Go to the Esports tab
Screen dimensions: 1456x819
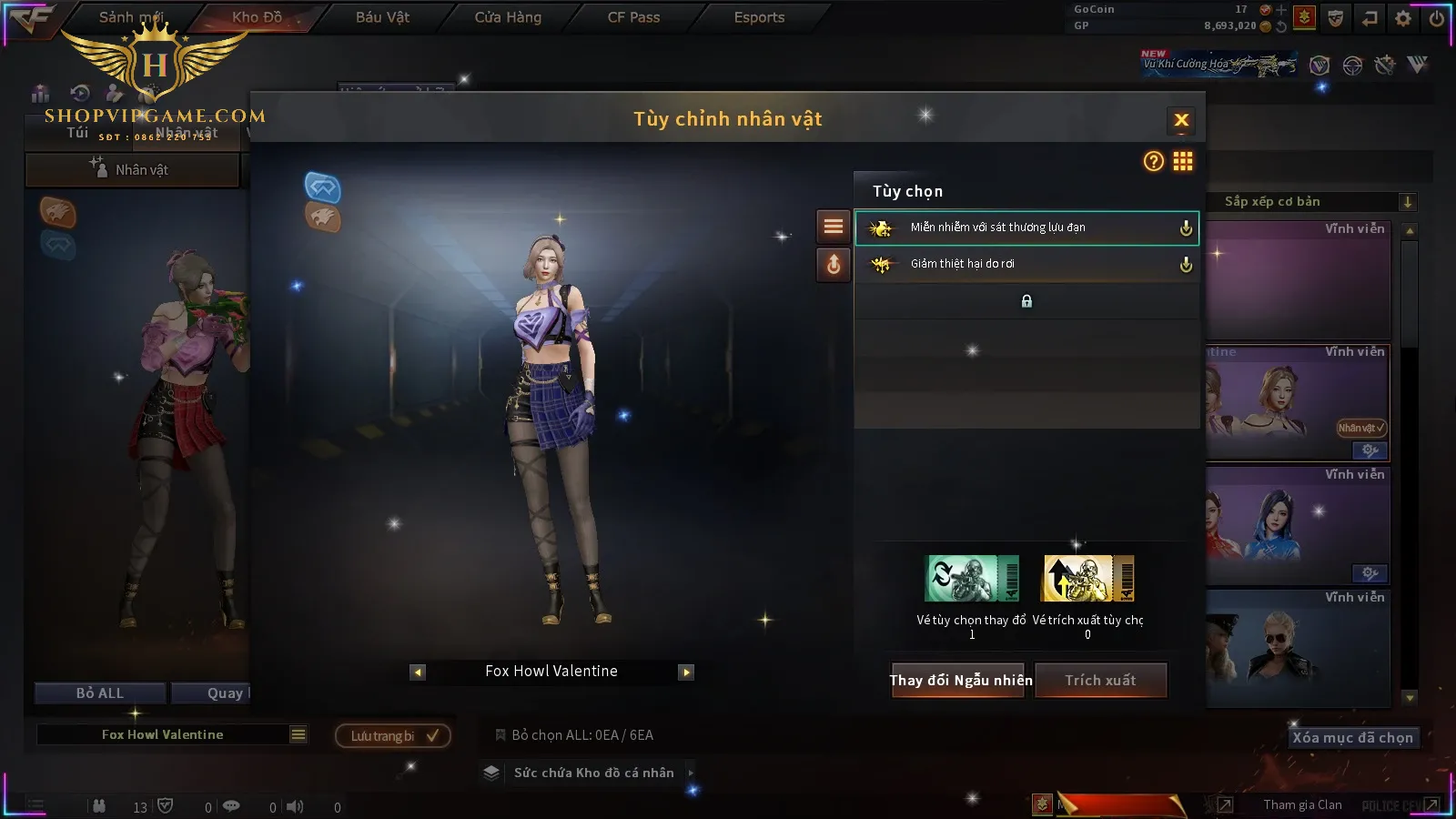(759, 17)
